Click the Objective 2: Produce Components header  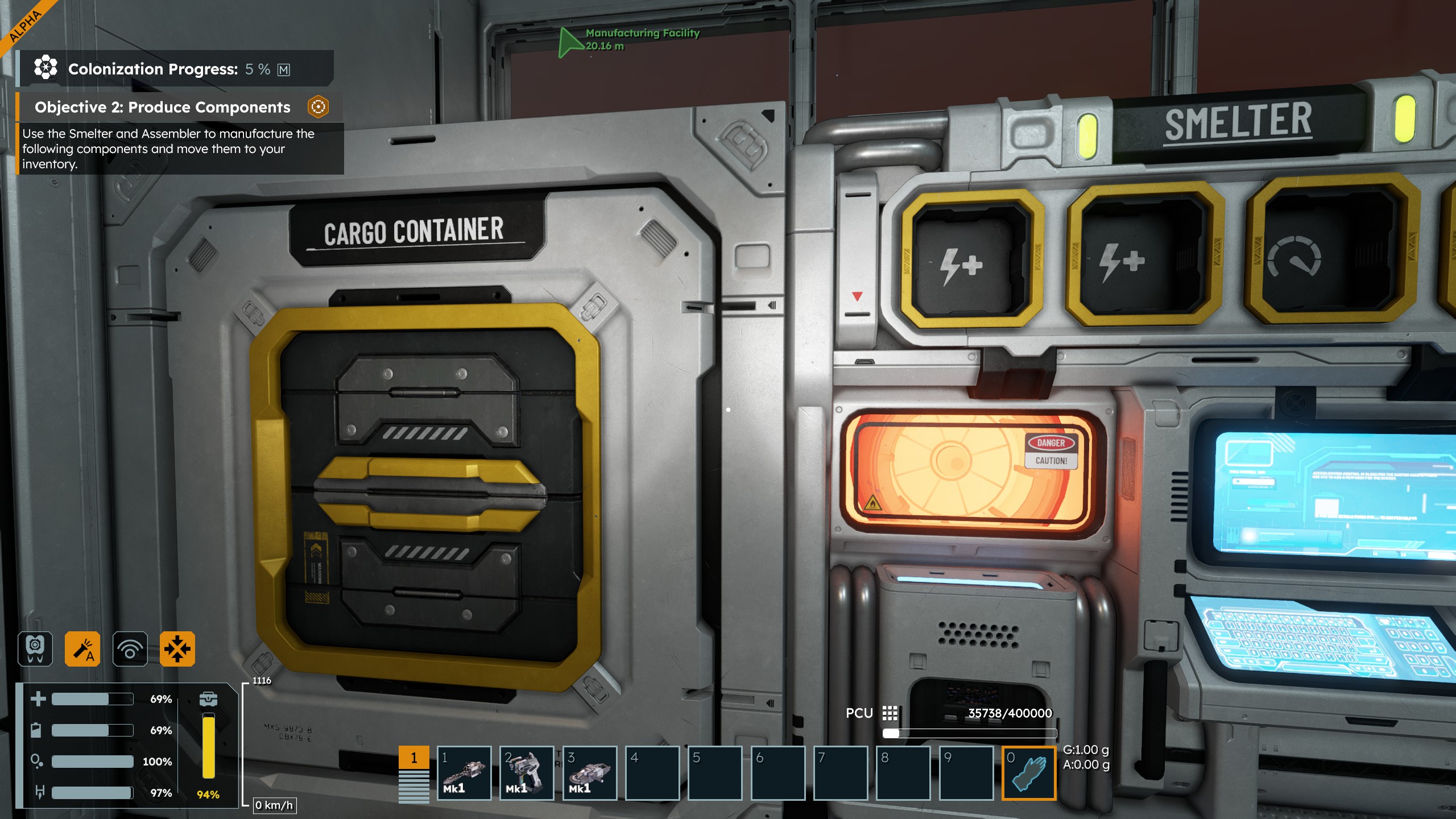[x=163, y=107]
